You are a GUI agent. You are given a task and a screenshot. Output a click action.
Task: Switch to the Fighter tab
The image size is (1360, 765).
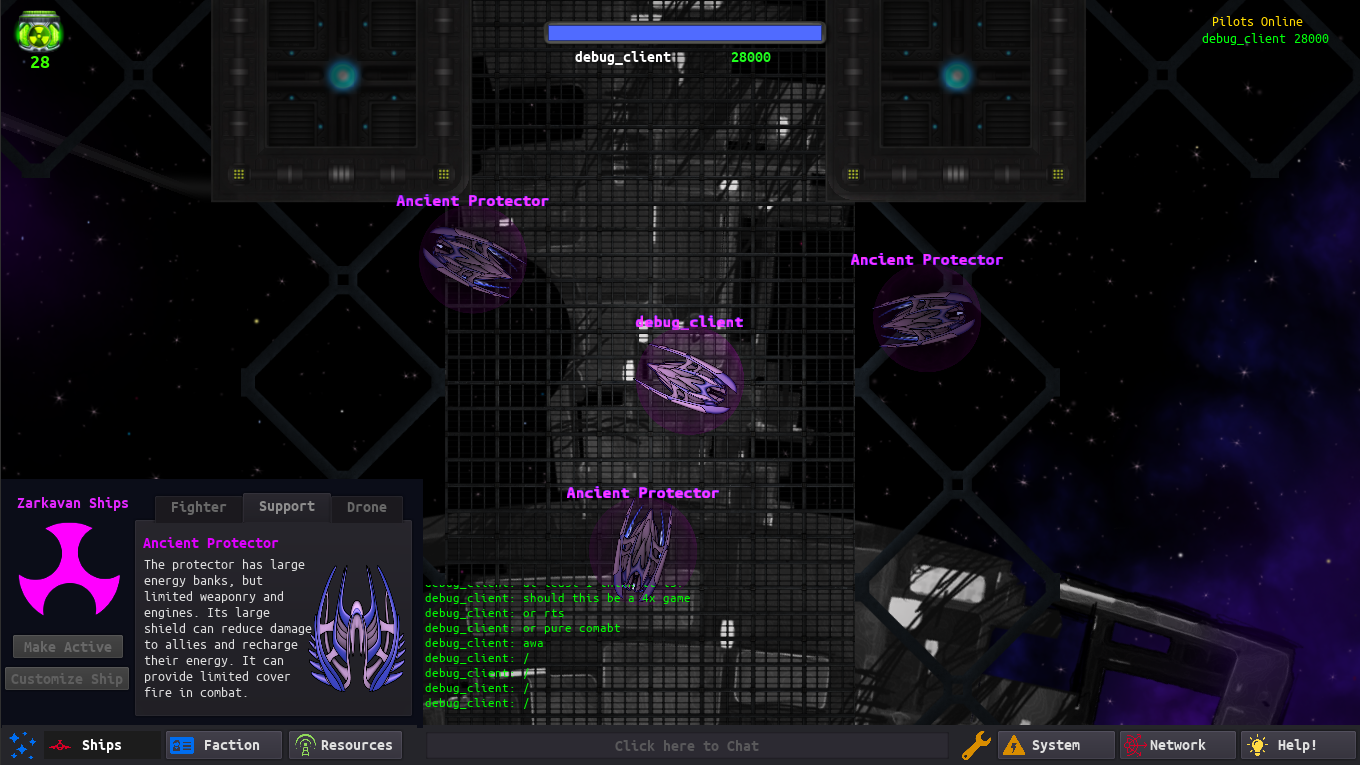[197, 507]
